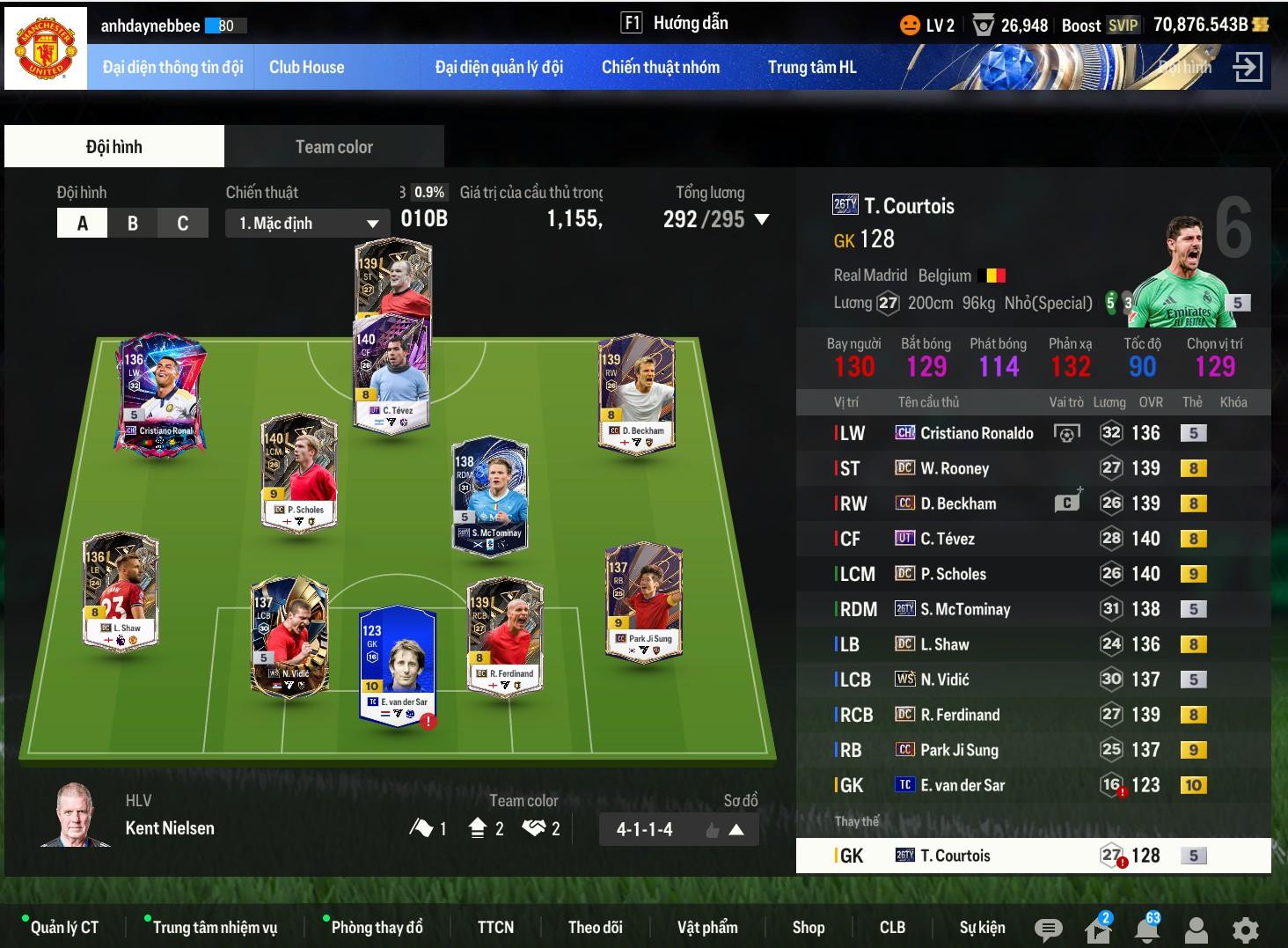Viewport: 1288px width, 948px height.
Task: Go to Trung tâm HL
Action: (811, 67)
